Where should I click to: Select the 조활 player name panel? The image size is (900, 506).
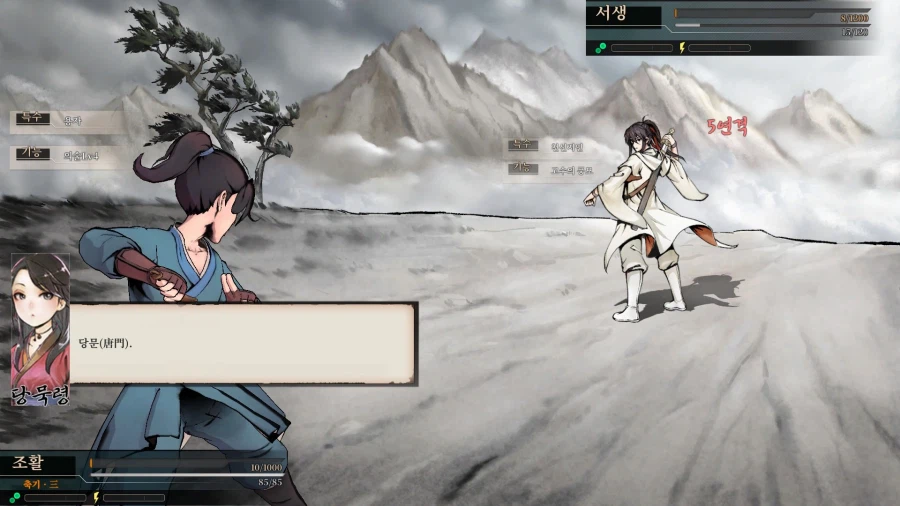38,464
